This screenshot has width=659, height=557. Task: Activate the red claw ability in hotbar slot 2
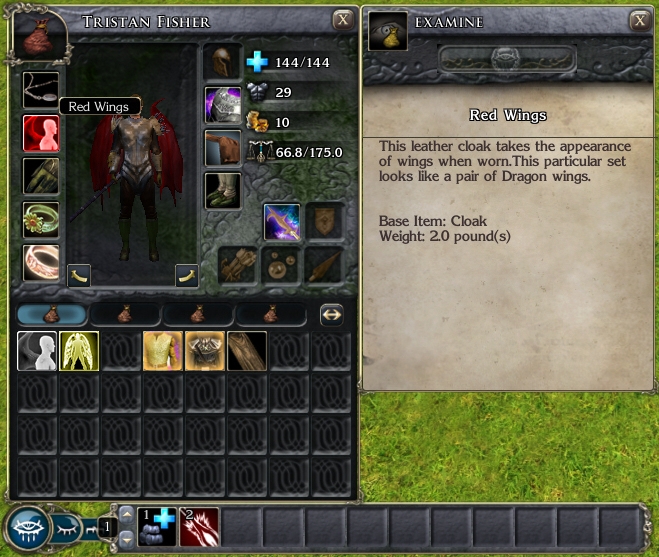(199, 526)
